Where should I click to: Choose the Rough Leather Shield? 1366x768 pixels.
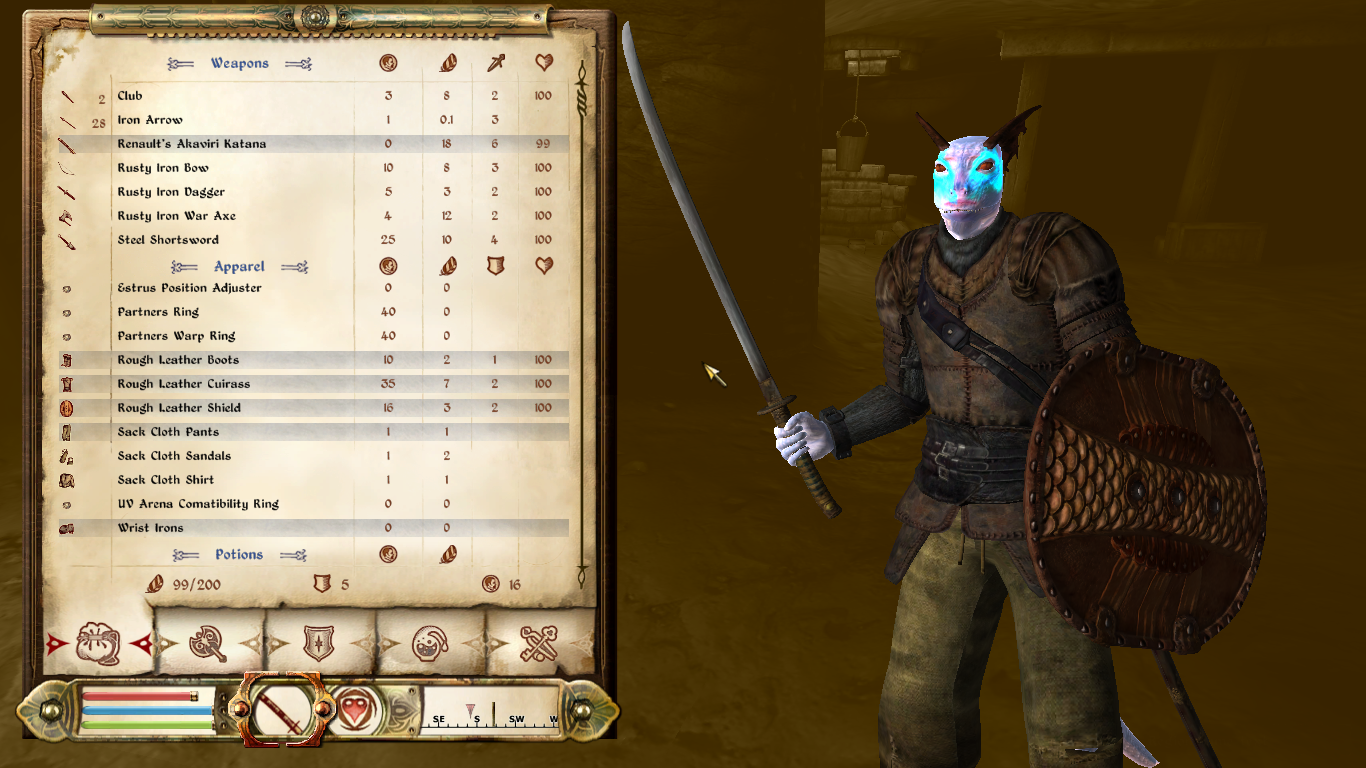pos(179,408)
